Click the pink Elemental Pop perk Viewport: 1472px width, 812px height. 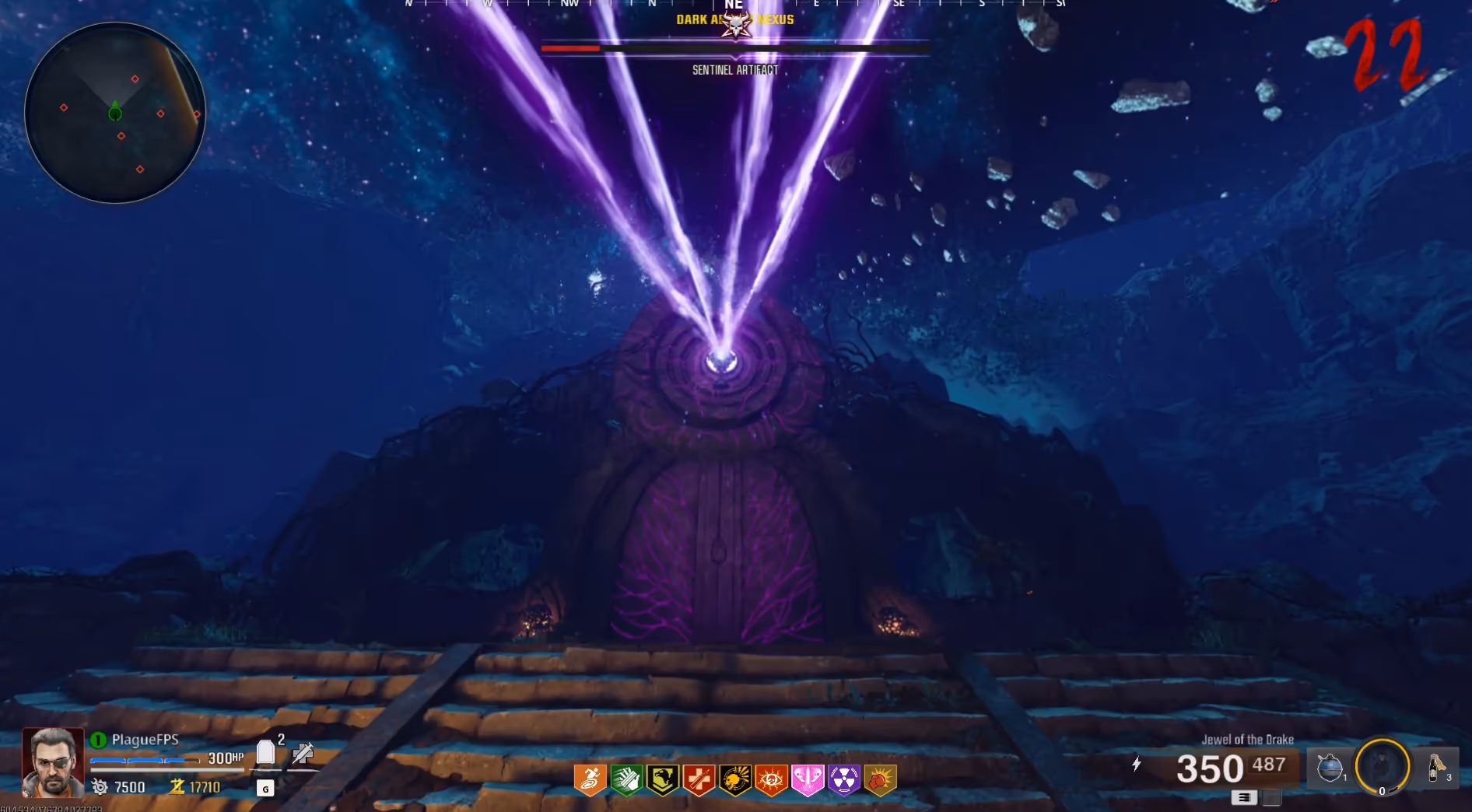[x=808, y=779]
